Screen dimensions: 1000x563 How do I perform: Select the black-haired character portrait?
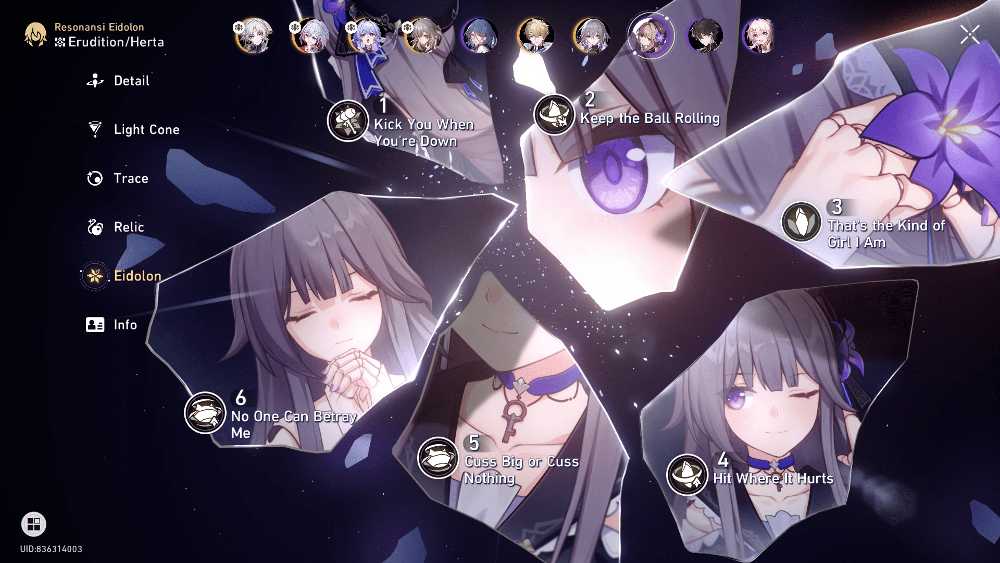click(x=705, y=36)
